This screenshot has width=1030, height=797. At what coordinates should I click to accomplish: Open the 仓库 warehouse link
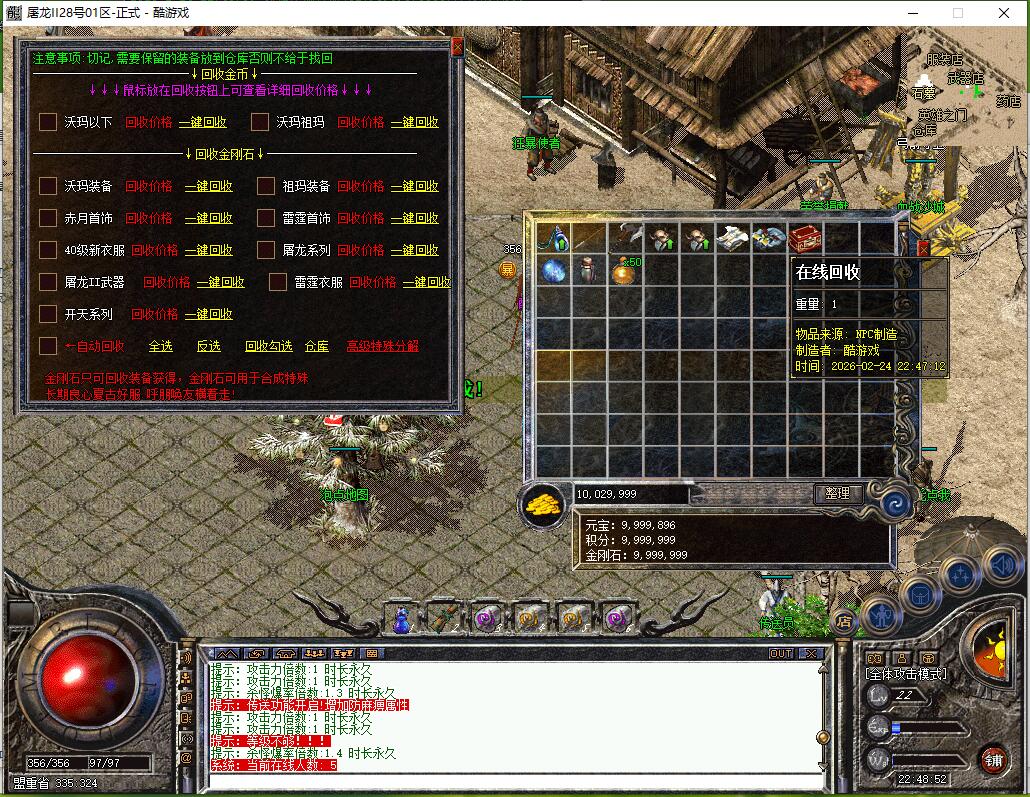pos(316,346)
